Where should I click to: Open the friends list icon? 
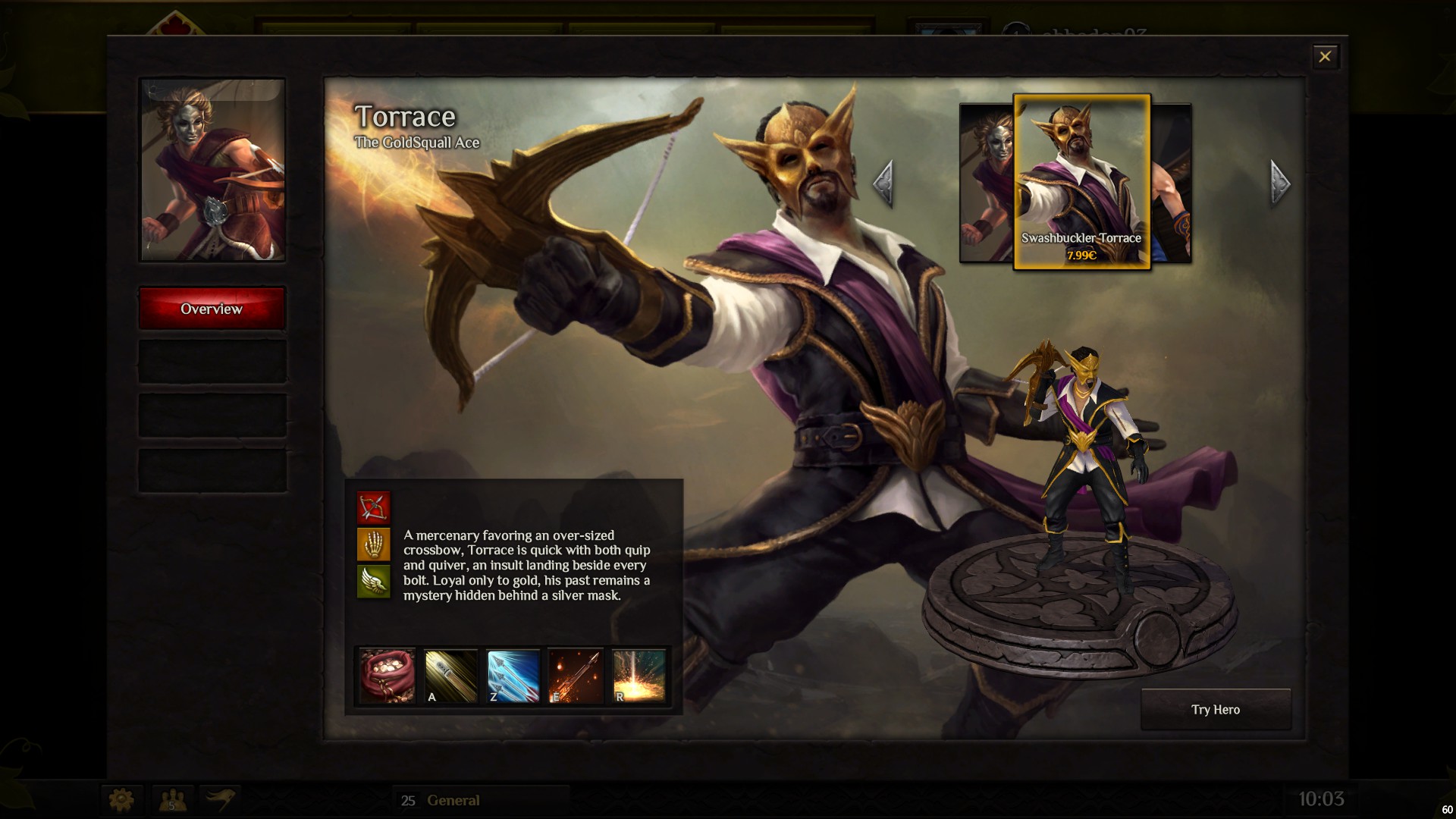click(x=172, y=799)
